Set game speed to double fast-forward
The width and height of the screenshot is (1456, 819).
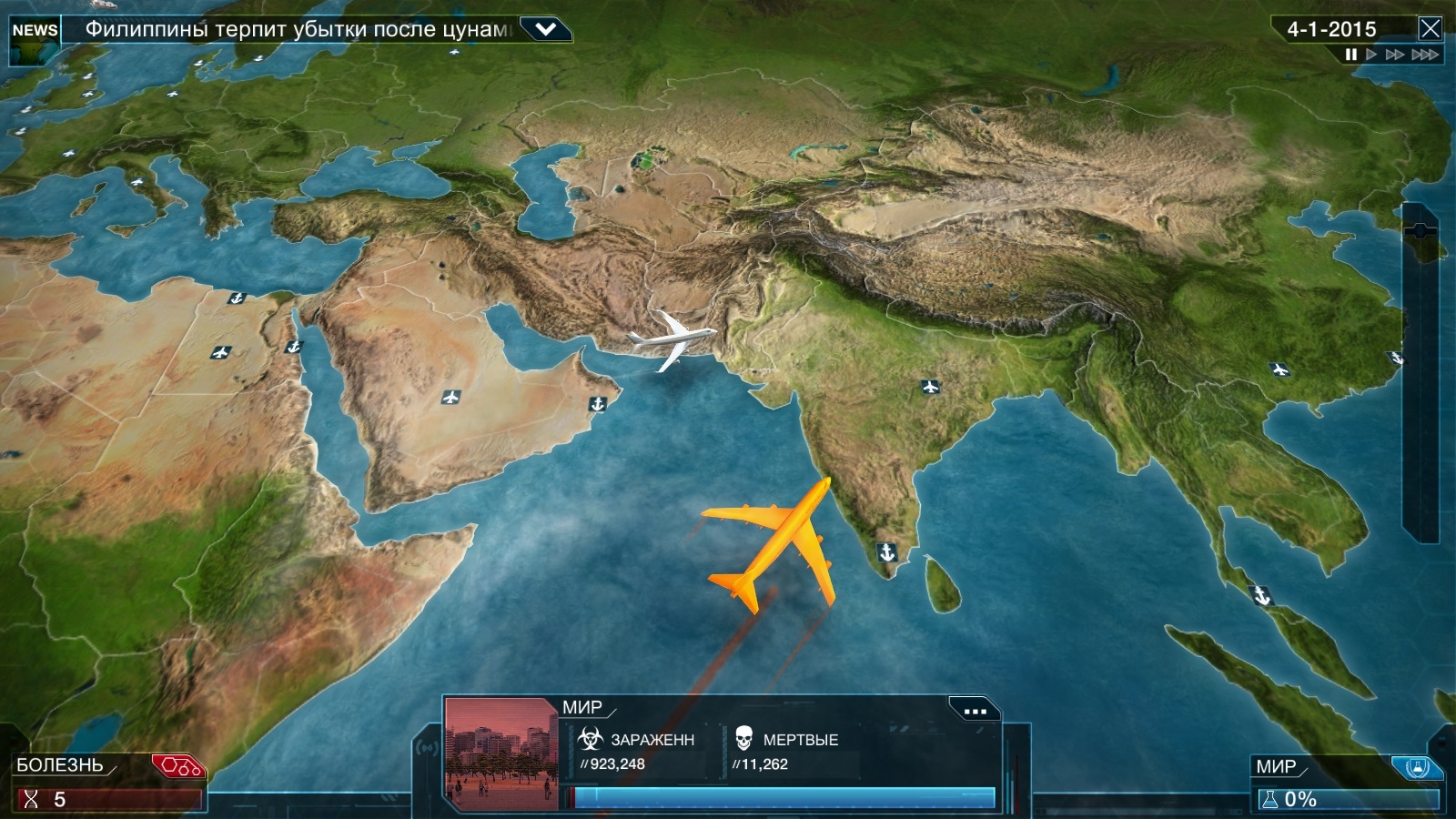pyautogui.click(x=1394, y=55)
